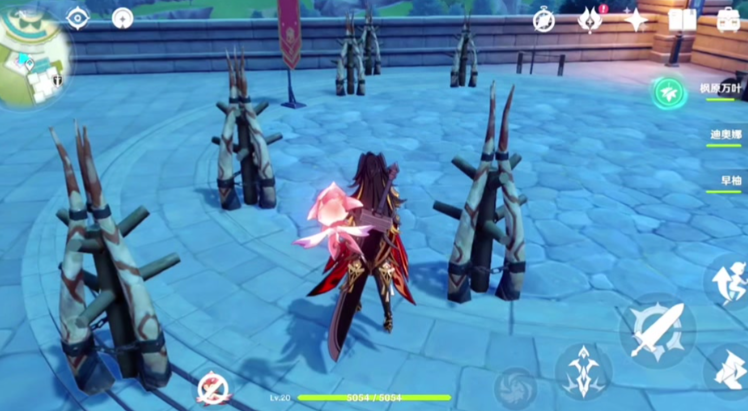Screen dimensions: 748x411
Task: Open the winged events icon with red alert
Action: (x=591, y=20)
